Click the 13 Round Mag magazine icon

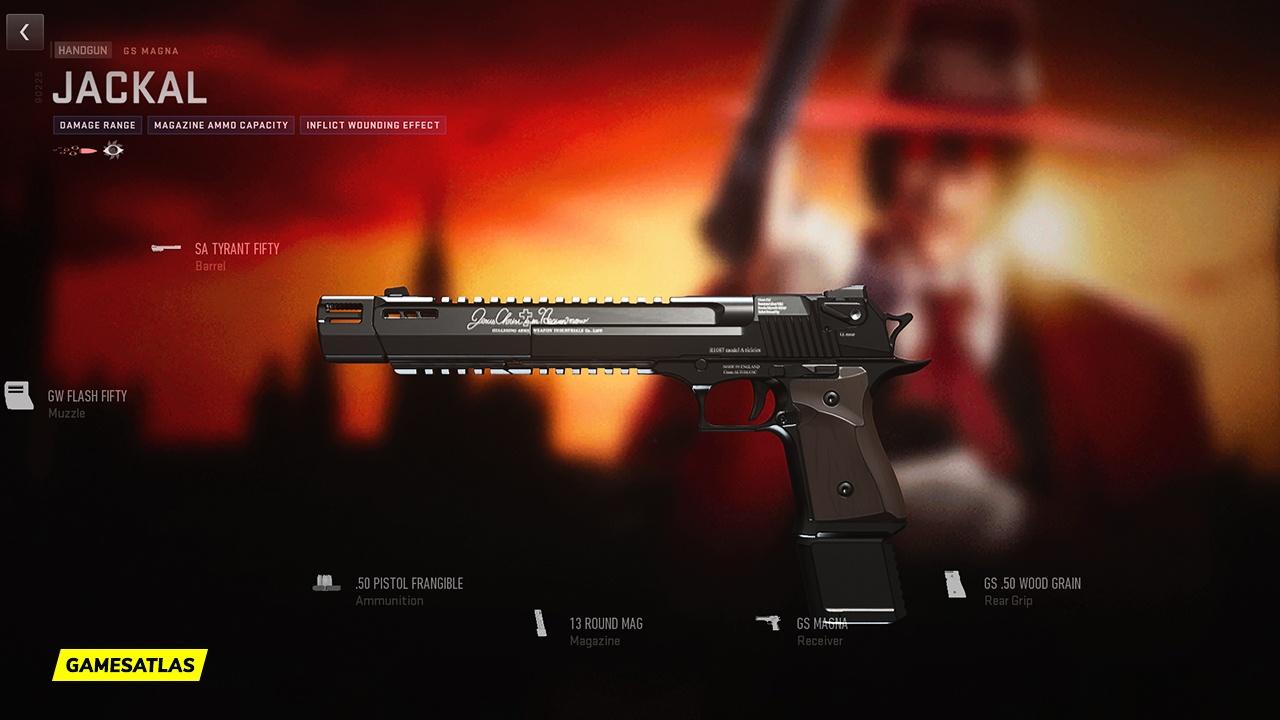click(x=540, y=621)
